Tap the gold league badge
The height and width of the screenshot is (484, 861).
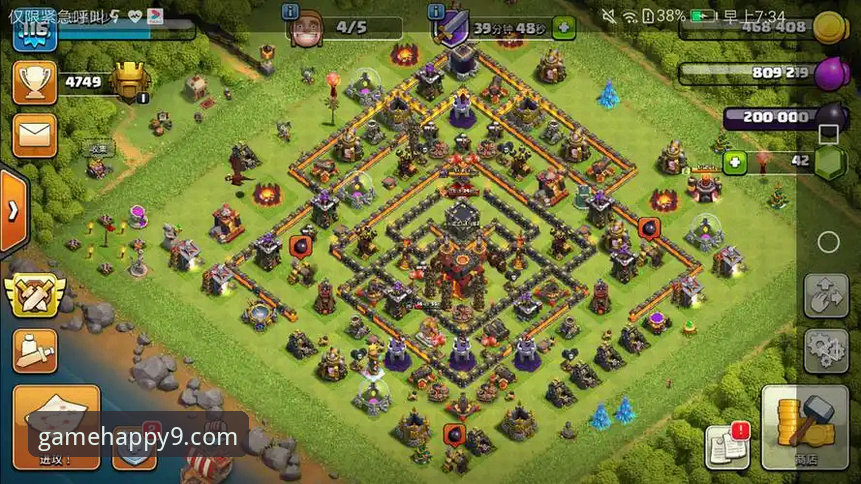[x=130, y=80]
